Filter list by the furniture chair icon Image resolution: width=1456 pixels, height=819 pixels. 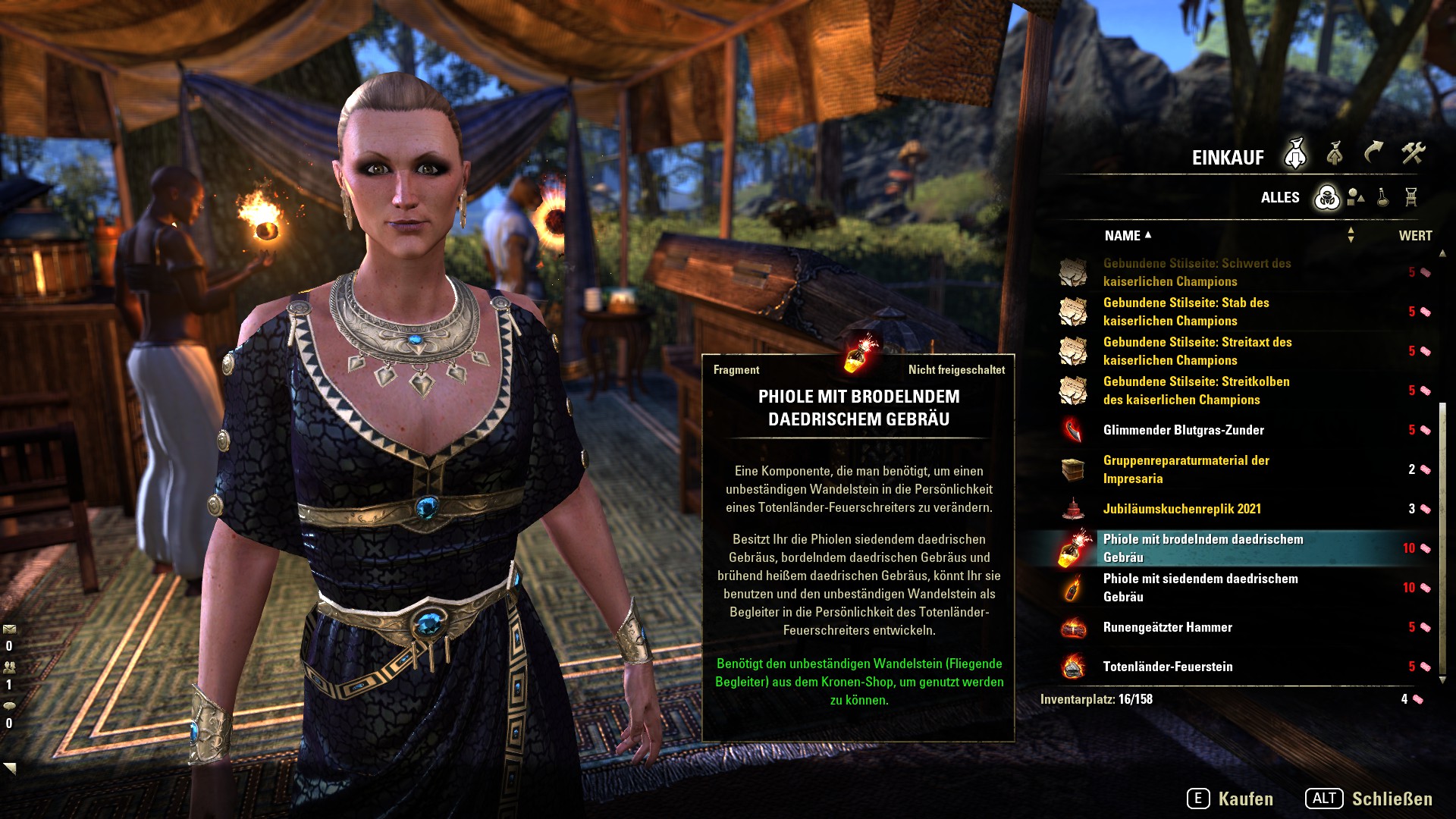pos(1410,198)
